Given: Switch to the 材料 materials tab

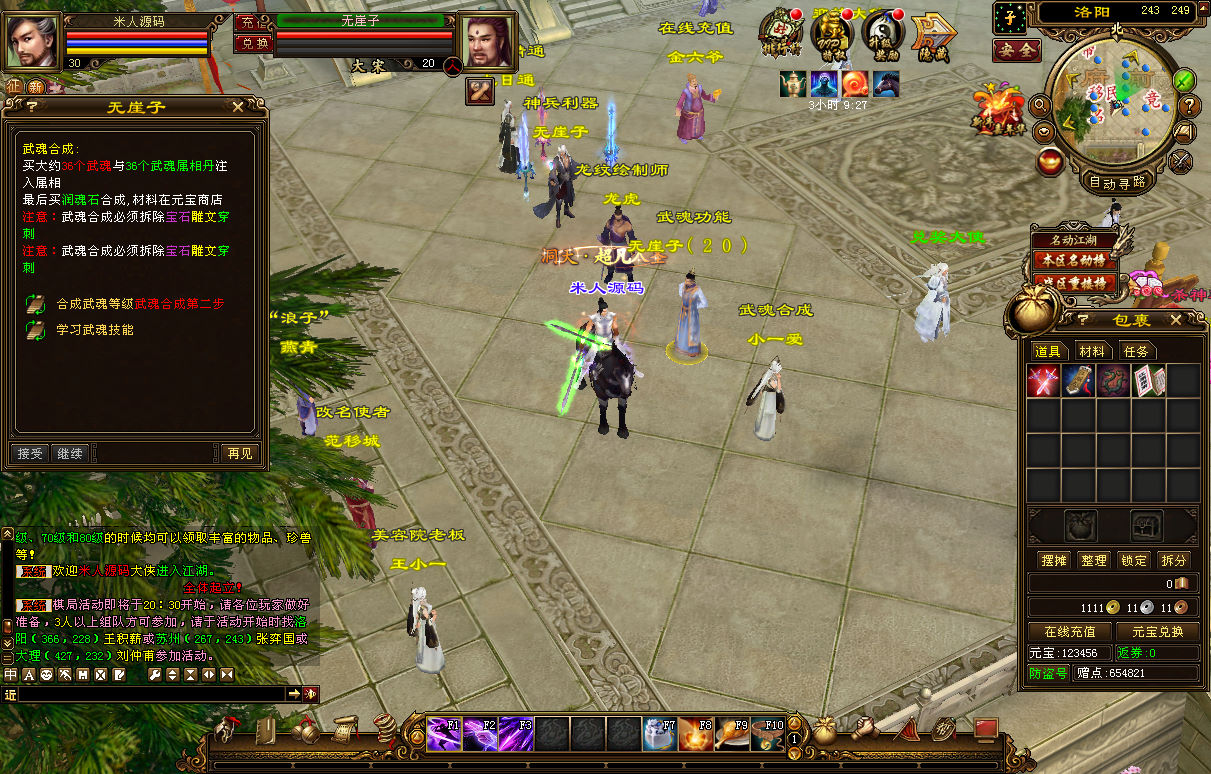Looking at the screenshot, I should pos(1092,351).
